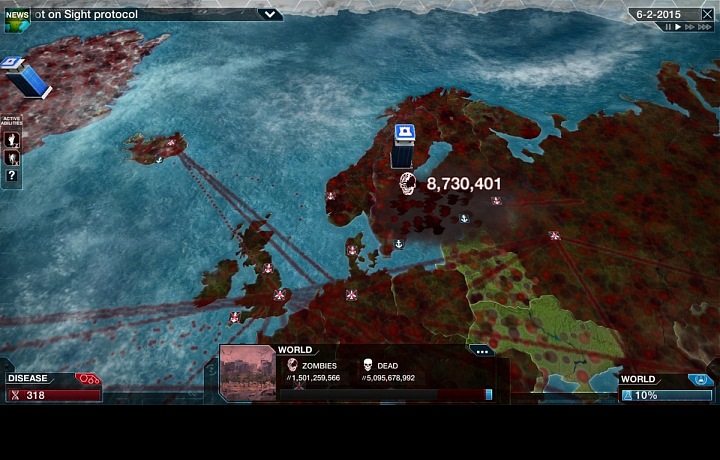This screenshot has height=460, width=720.
Task: Set game speed to normal play
Action: click(x=678, y=27)
